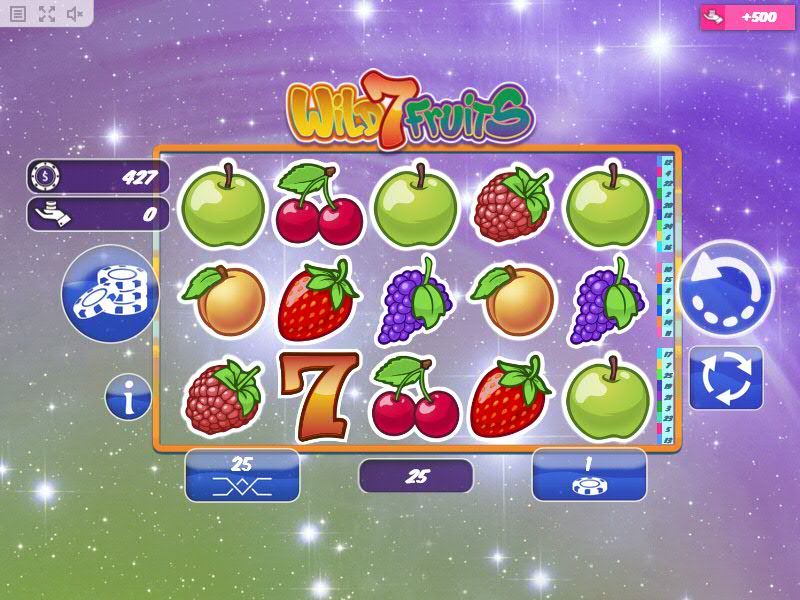This screenshot has height=600, width=800.
Task: Claim the +500 bonus credits
Action: [739, 17]
